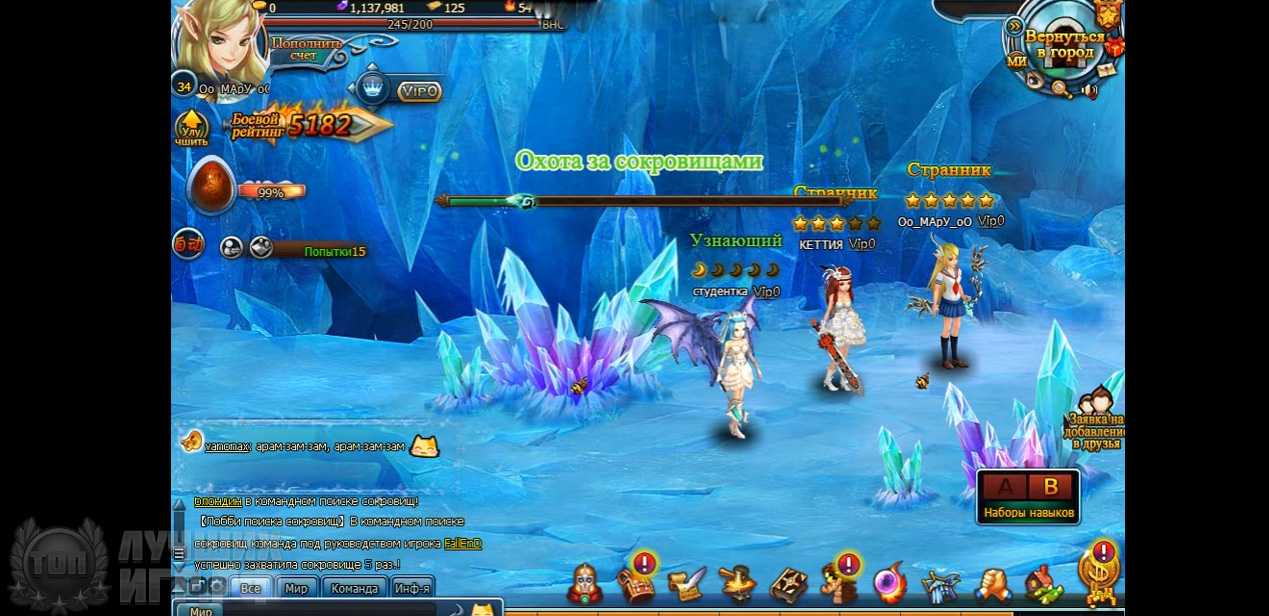Image resolution: width=1269 pixels, height=616 pixels.
Task: Open the golden anvil forge icon
Action: coord(737,584)
